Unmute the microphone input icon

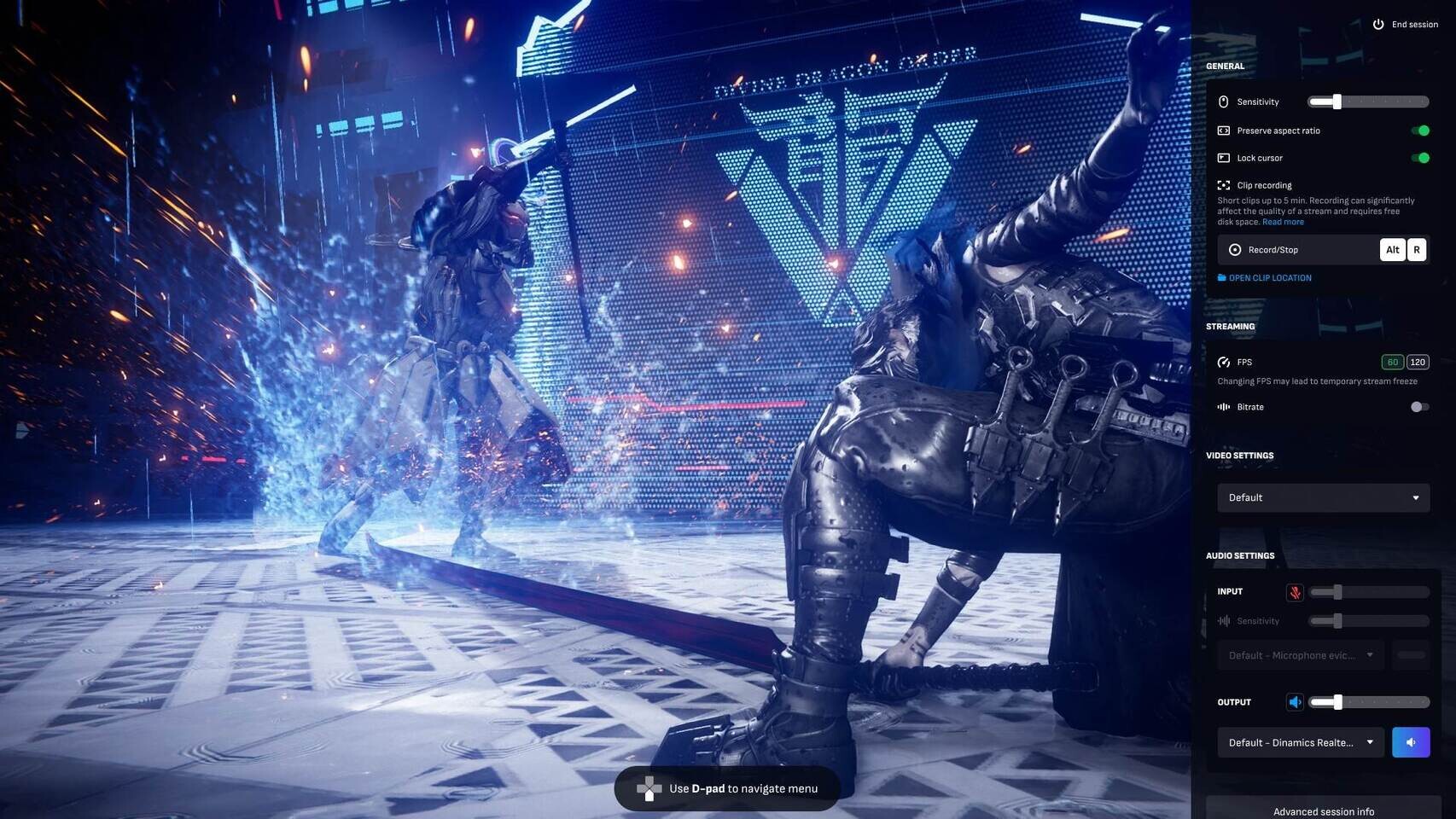1295,592
